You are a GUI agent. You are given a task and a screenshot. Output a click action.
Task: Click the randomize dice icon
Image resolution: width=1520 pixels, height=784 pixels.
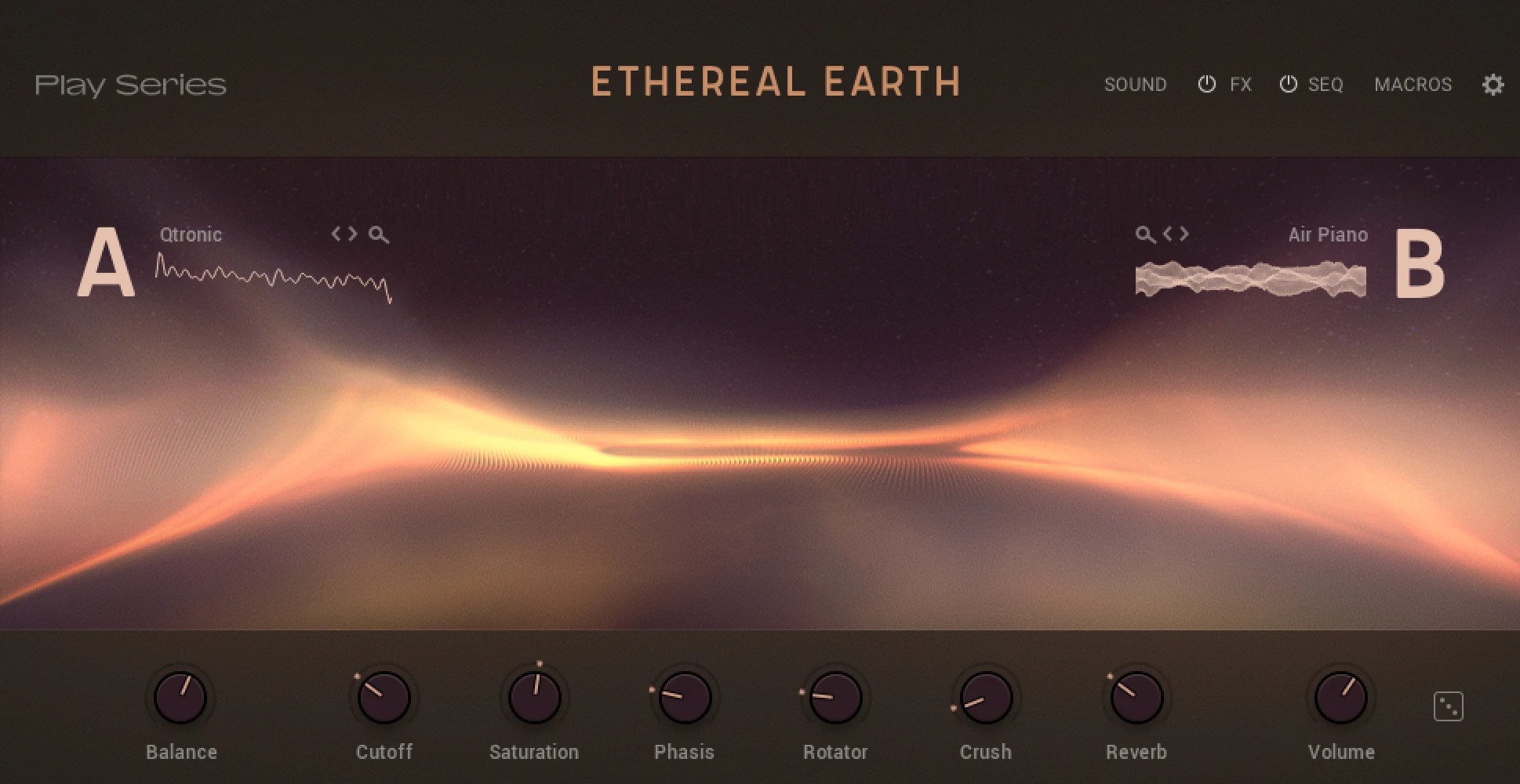coord(1449,705)
